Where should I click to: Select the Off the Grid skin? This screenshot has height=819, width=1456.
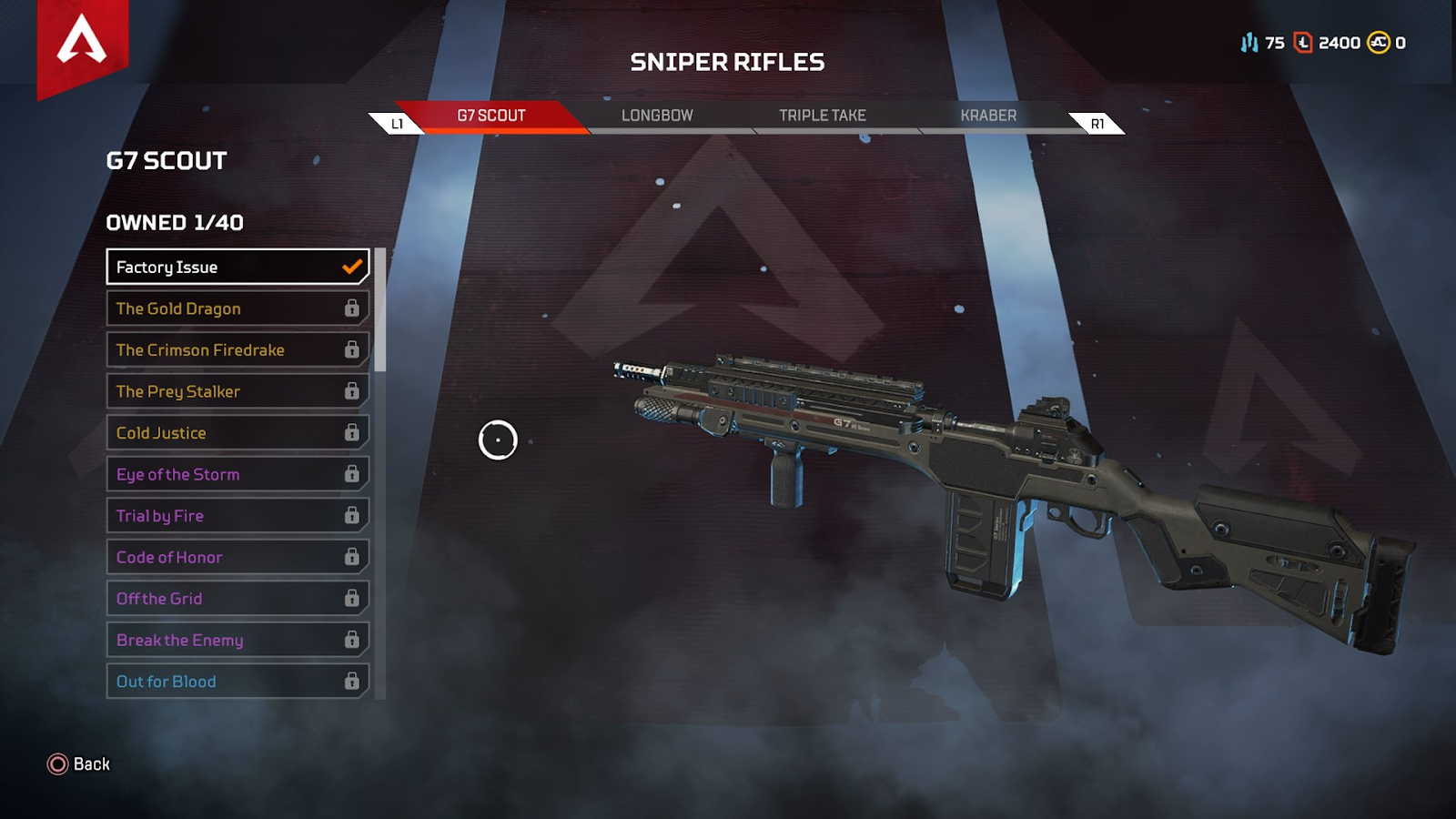(x=237, y=599)
